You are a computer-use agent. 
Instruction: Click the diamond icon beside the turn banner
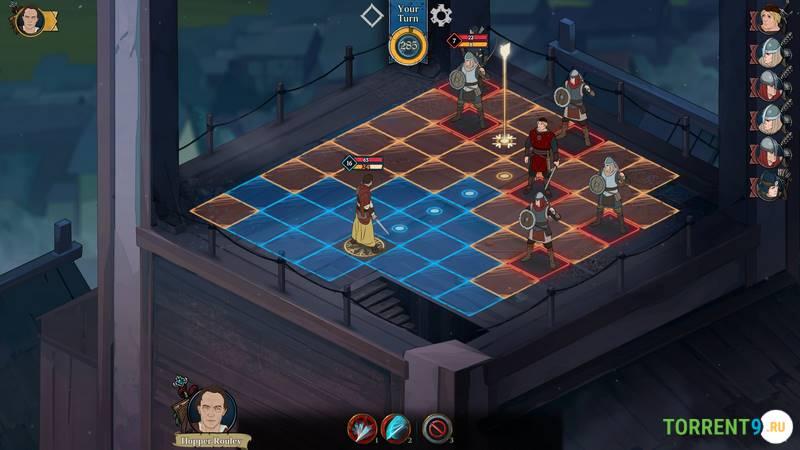(372, 15)
